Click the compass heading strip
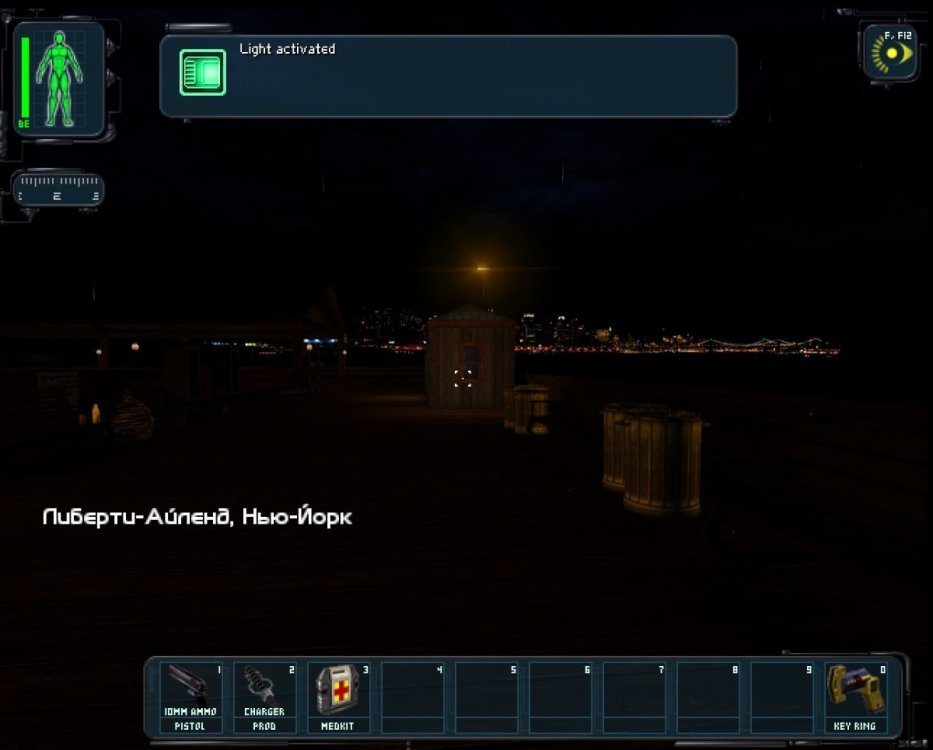Viewport: 933px width, 750px height. point(60,188)
